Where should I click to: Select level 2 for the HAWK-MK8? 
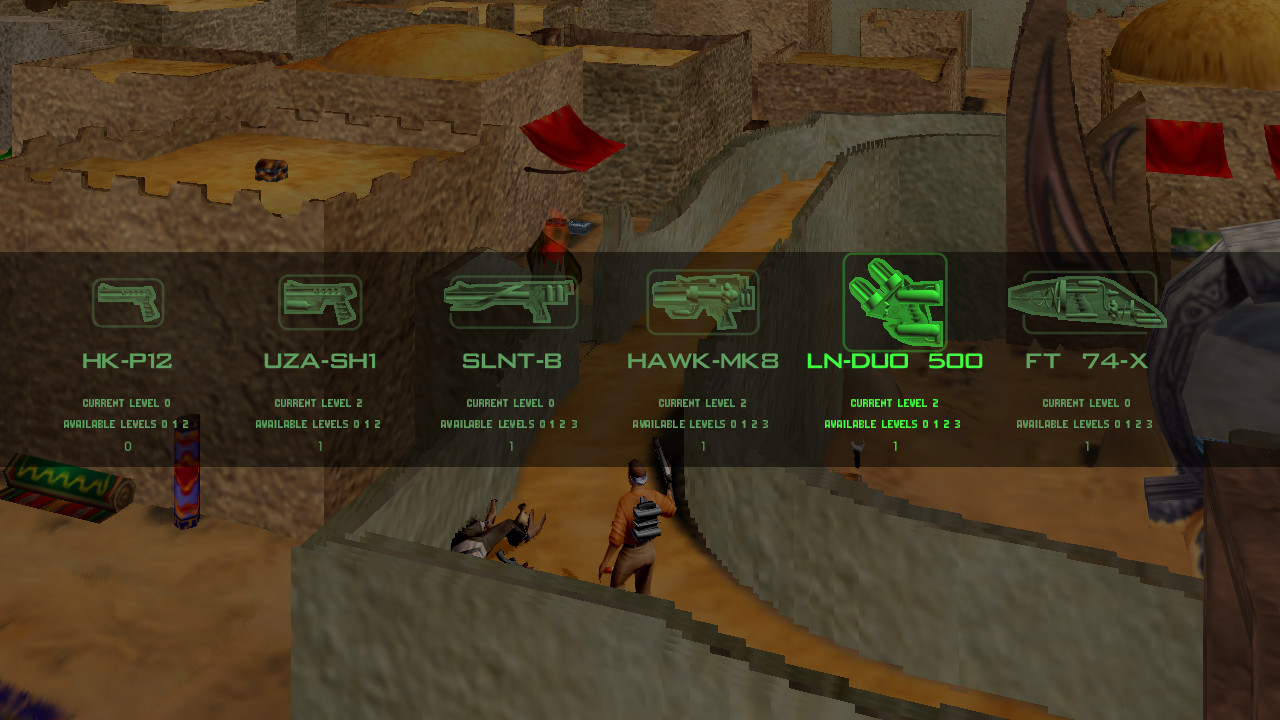754,423
